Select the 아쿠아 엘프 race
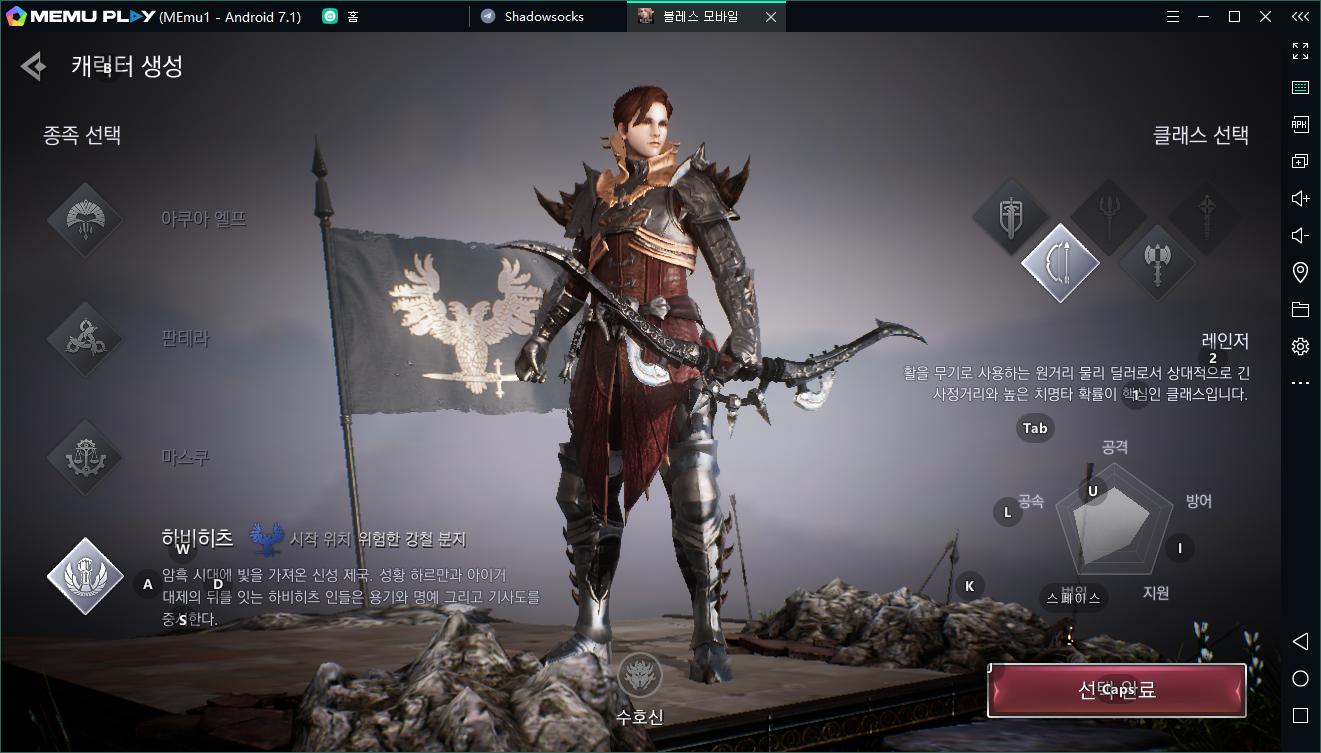This screenshot has width=1321, height=753. click(85, 220)
